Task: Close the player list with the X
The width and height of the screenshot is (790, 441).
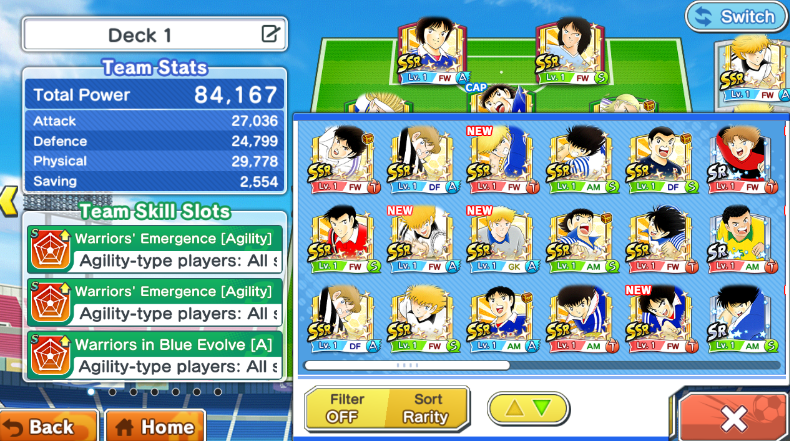Action: (x=731, y=416)
